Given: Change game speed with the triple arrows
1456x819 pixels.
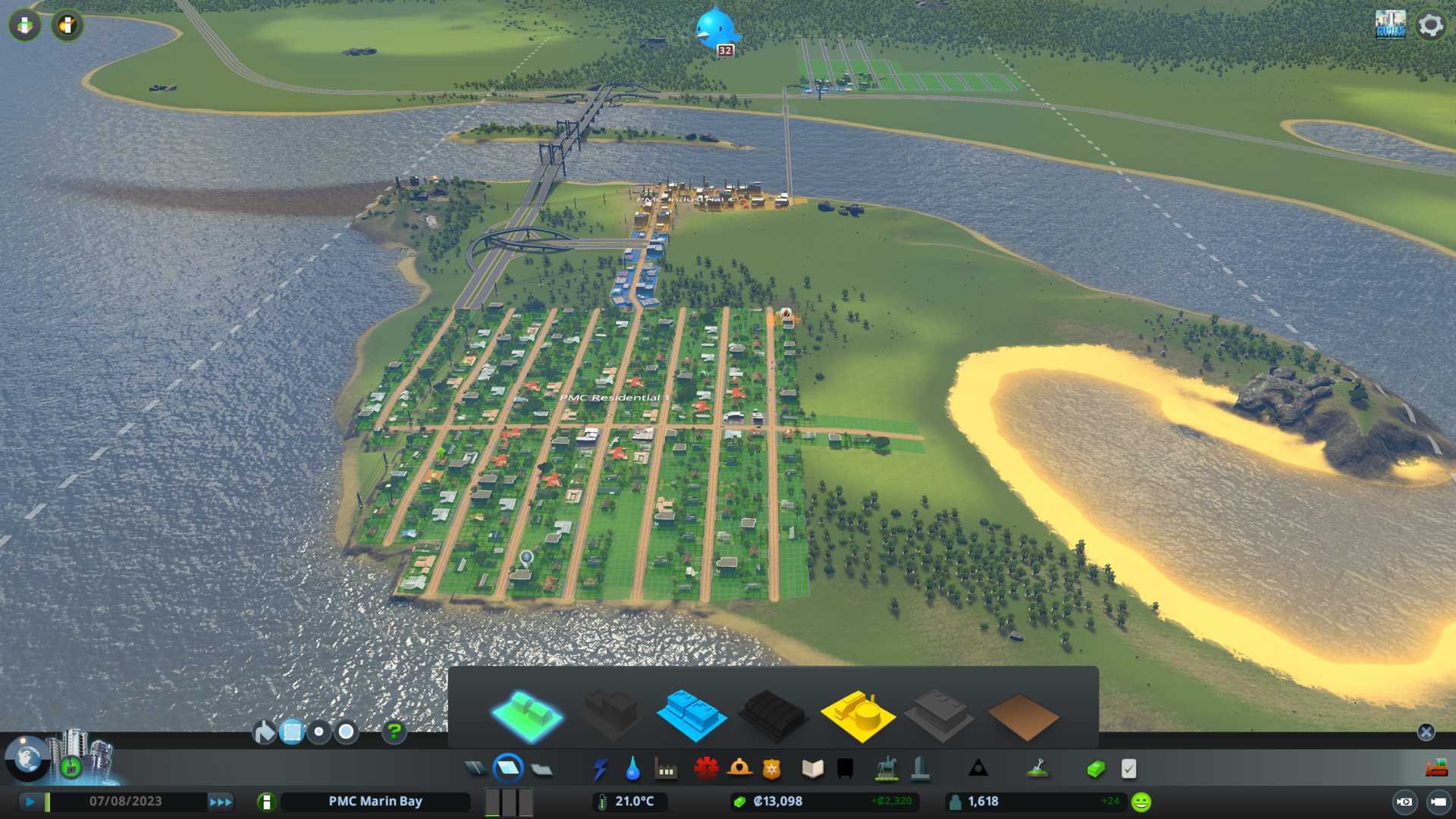Looking at the screenshot, I should coord(221,802).
